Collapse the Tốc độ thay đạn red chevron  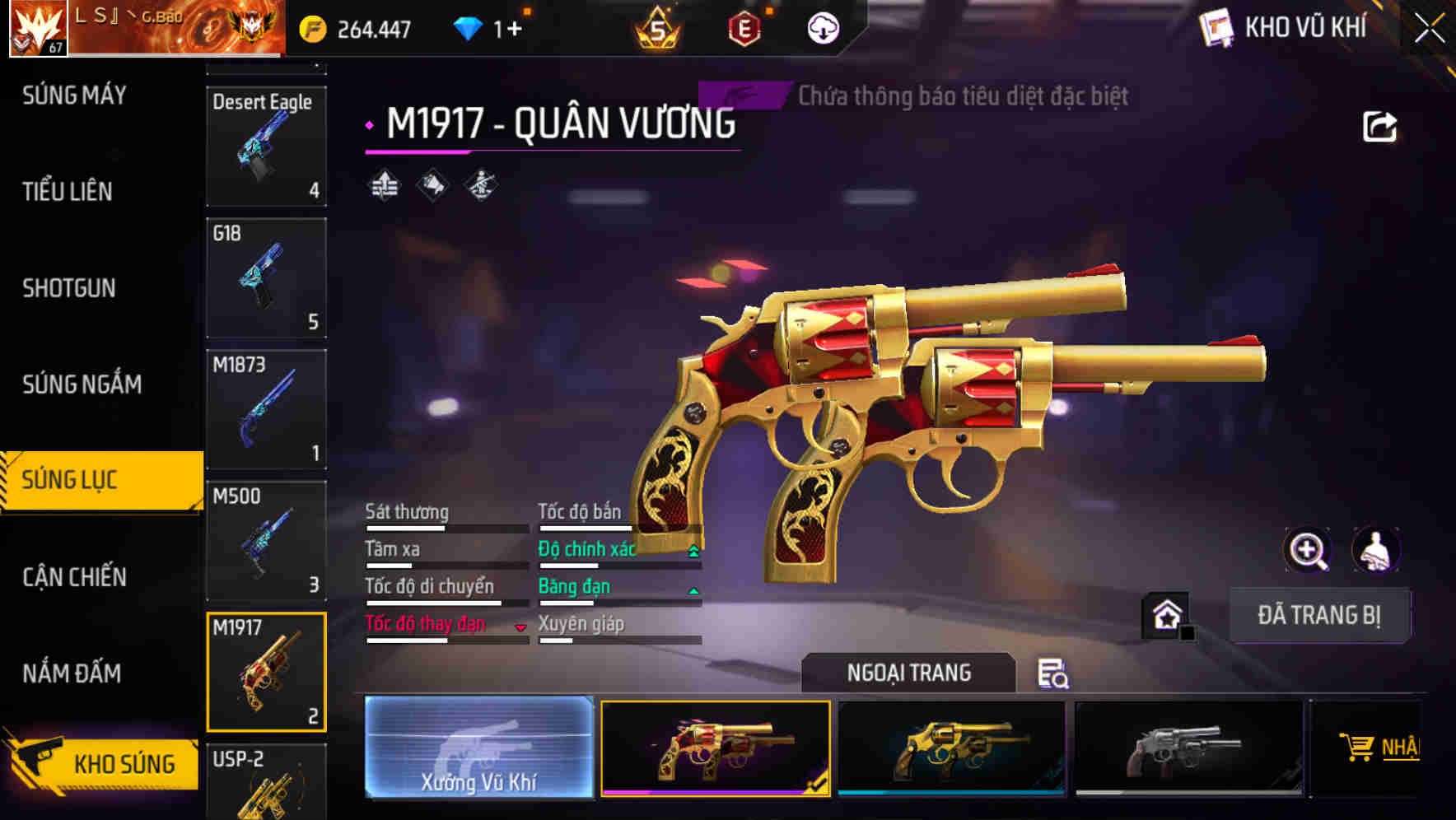click(x=521, y=627)
